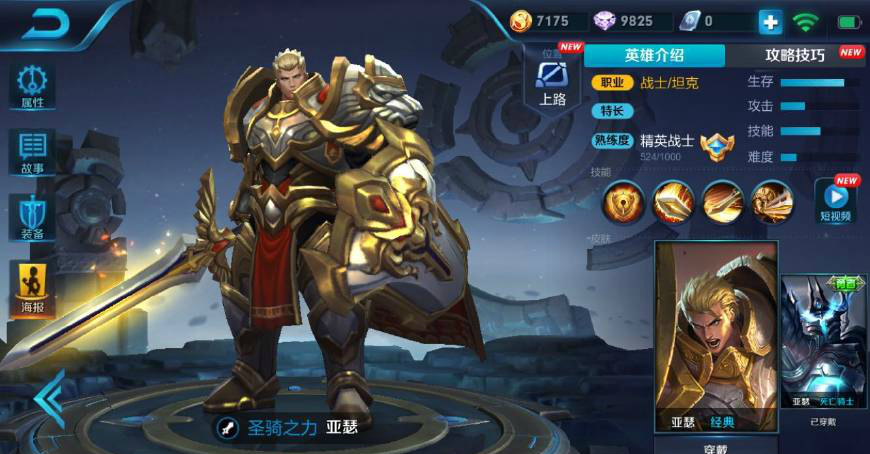Select the 亚瑟 经典 classic skin card

[716, 336]
